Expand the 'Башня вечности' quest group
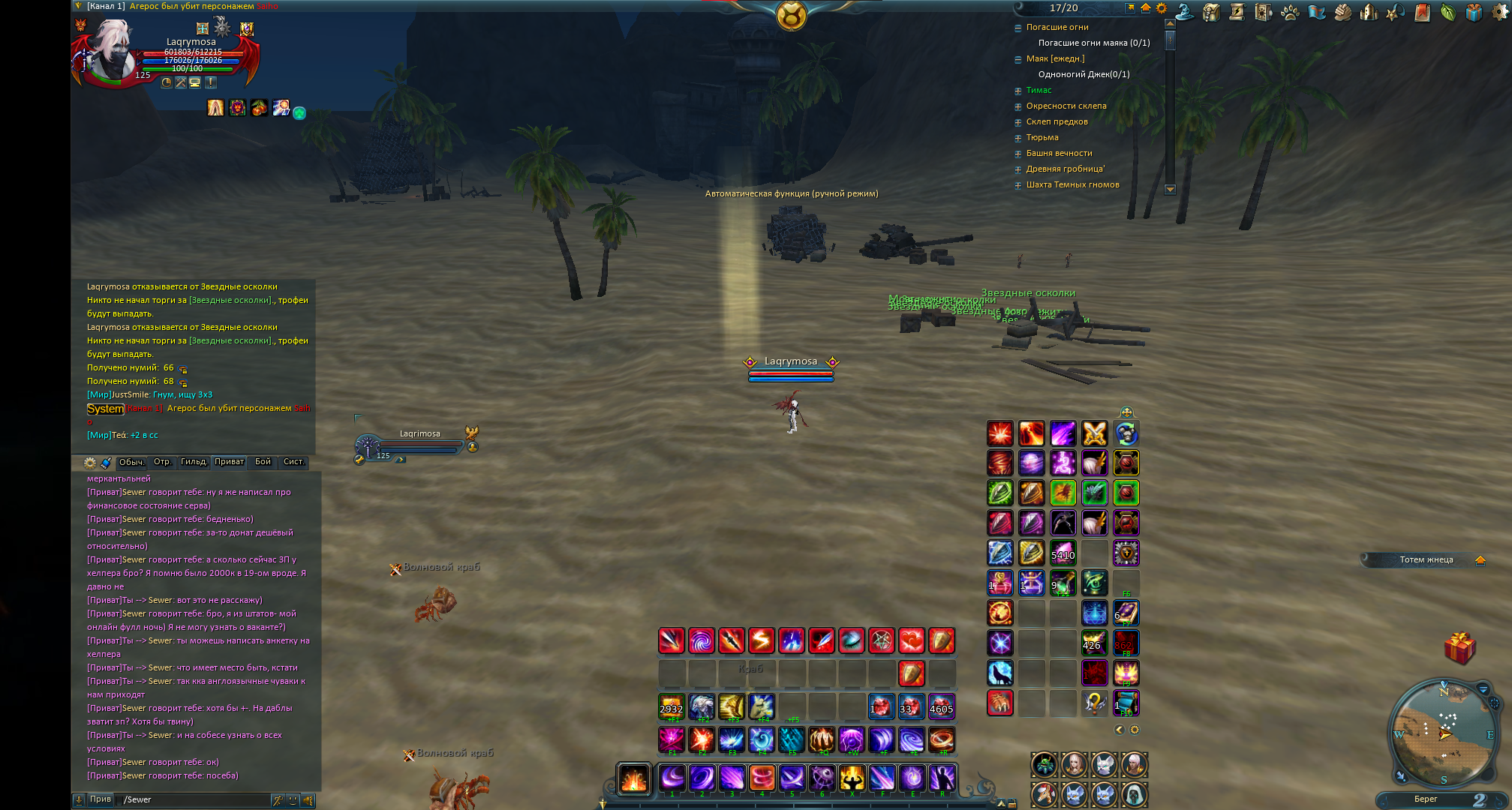The height and width of the screenshot is (810, 1512). pyautogui.click(x=1018, y=154)
